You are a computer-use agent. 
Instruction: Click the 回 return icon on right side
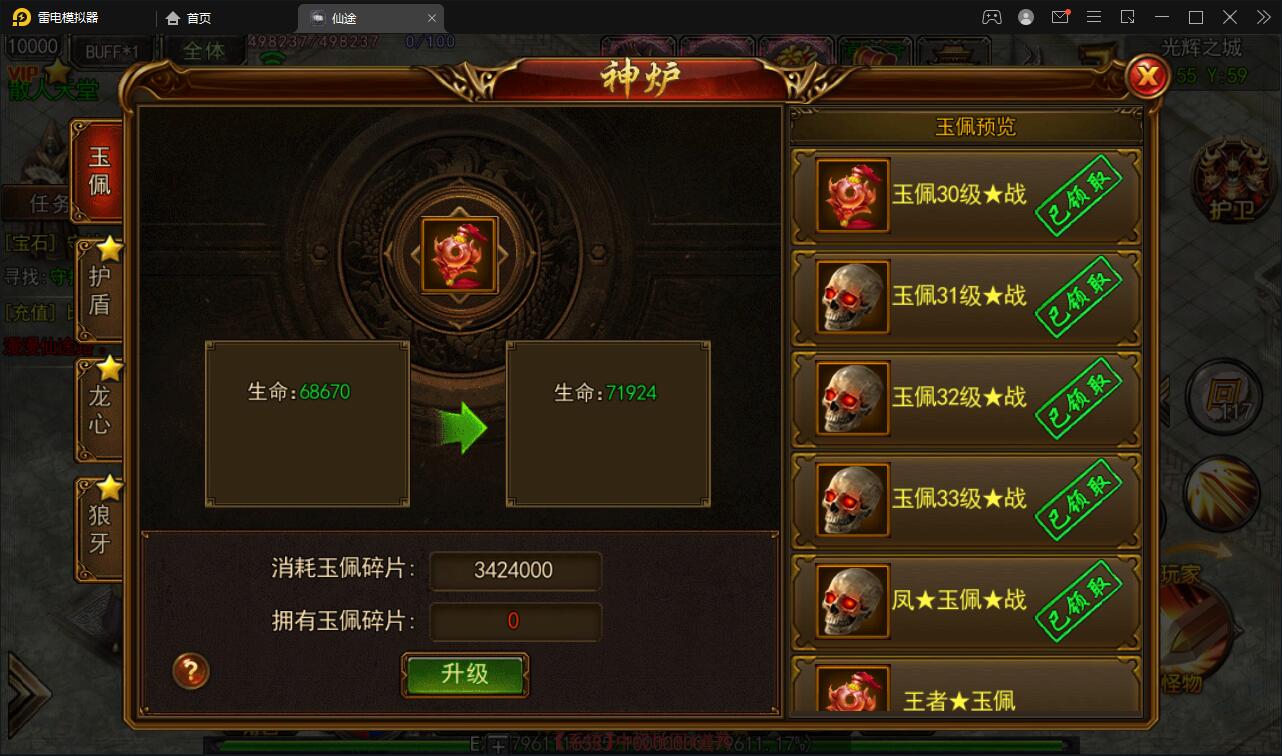(1222, 397)
